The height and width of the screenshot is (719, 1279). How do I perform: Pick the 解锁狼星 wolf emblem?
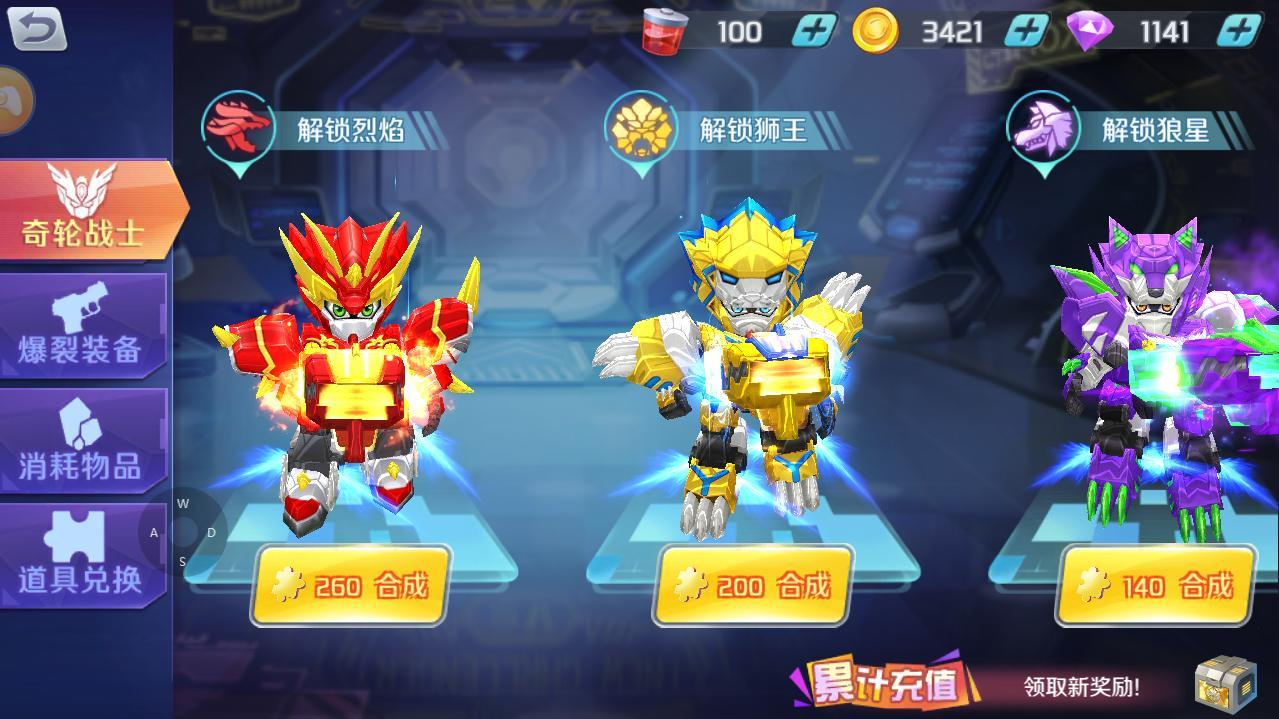click(x=1044, y=130)
